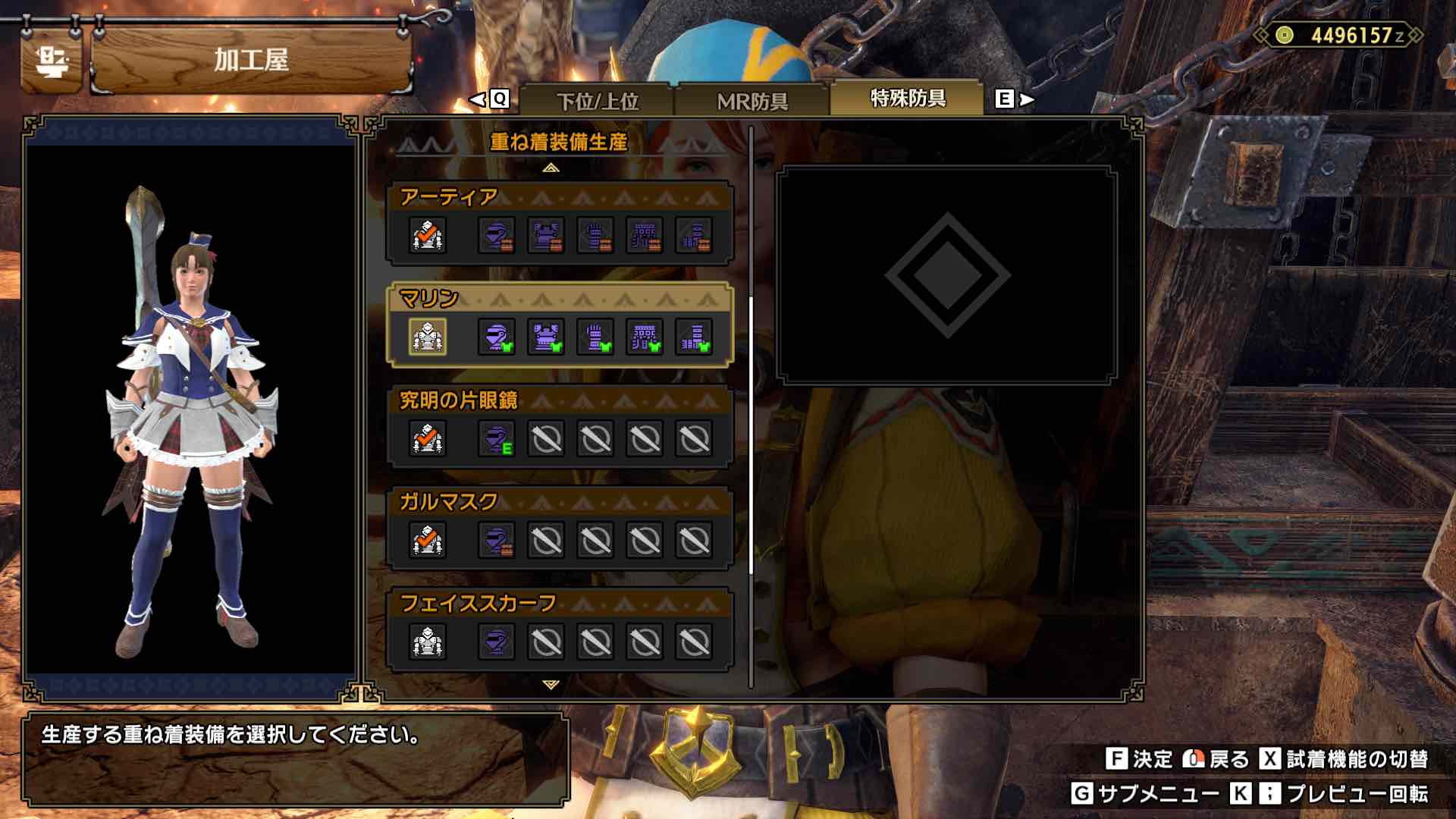Toggle the アーティア completed checkmark icon
This screenshot has width=1456, height=819.
[x=427, y=237]
